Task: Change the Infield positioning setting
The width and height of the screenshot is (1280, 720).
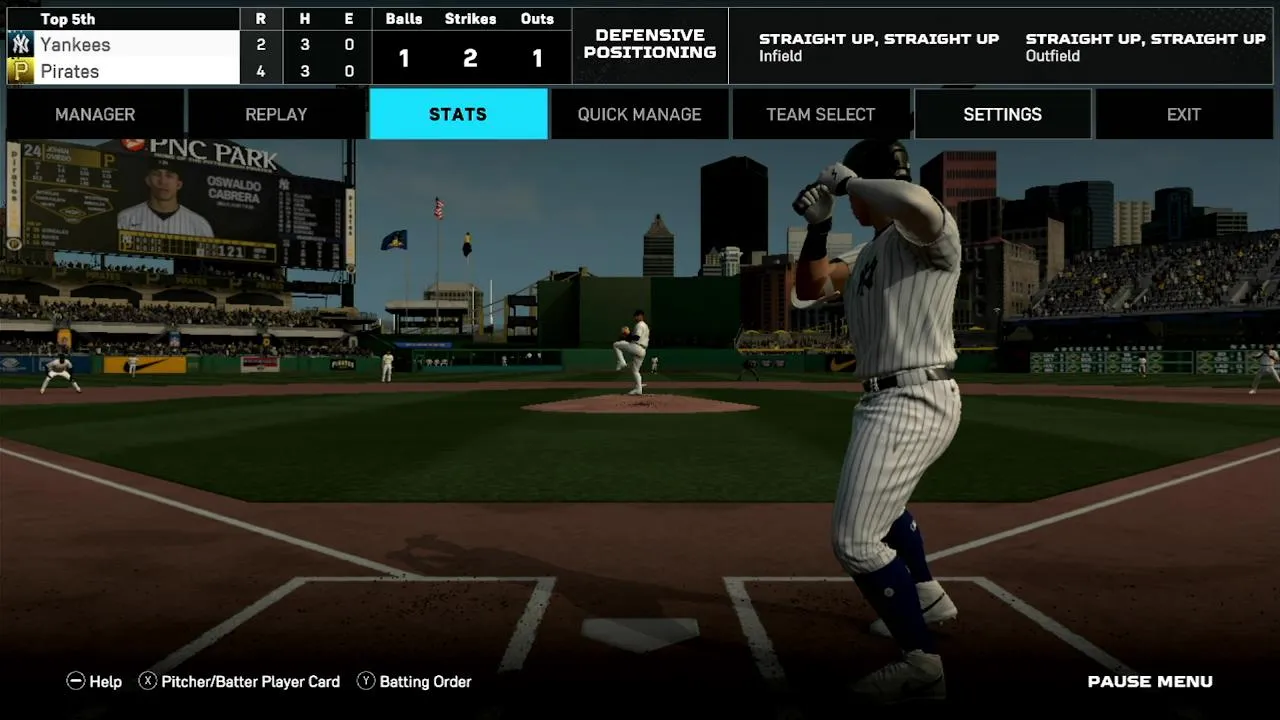Action: click(878, 46)
